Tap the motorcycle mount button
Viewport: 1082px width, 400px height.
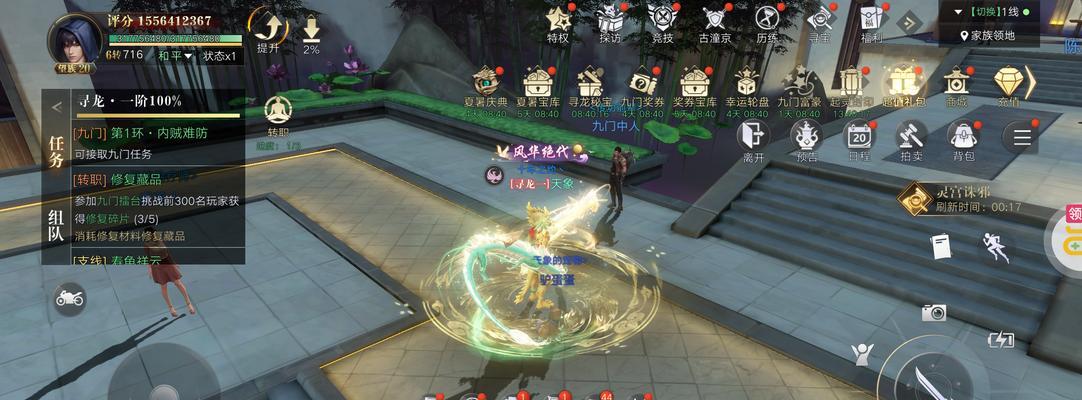(70, 298)
